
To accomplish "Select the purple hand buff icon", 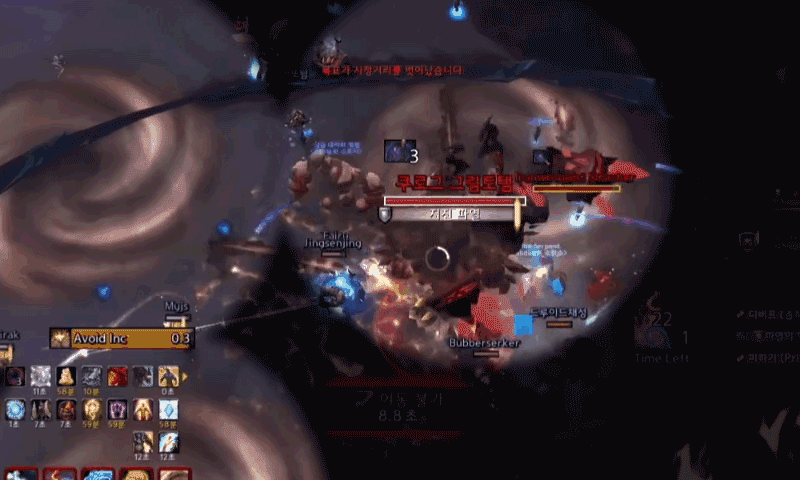I will coord(117,409).
